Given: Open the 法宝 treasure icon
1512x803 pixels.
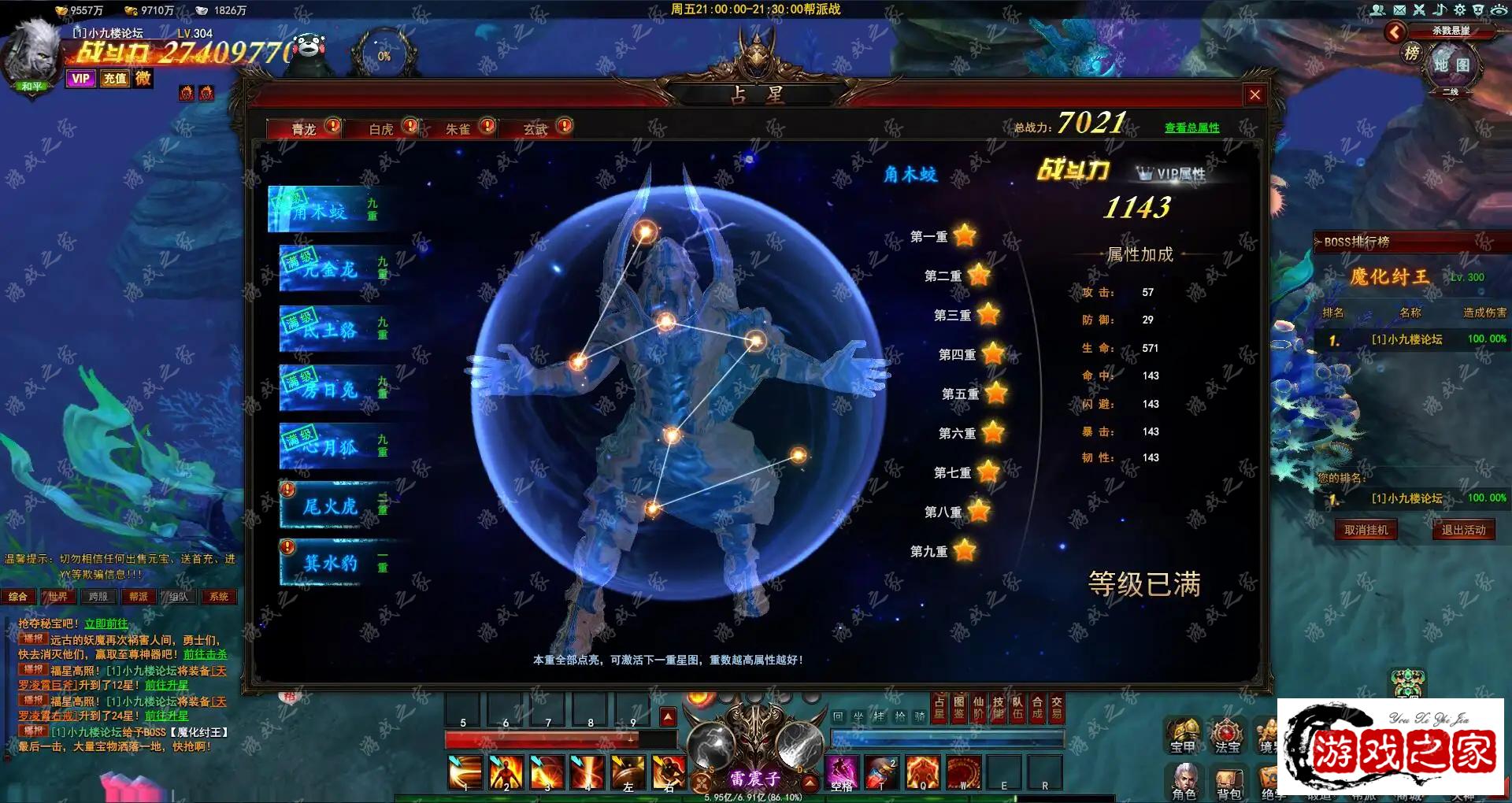Looking at the screenshot, I should tap(1226, 736).
